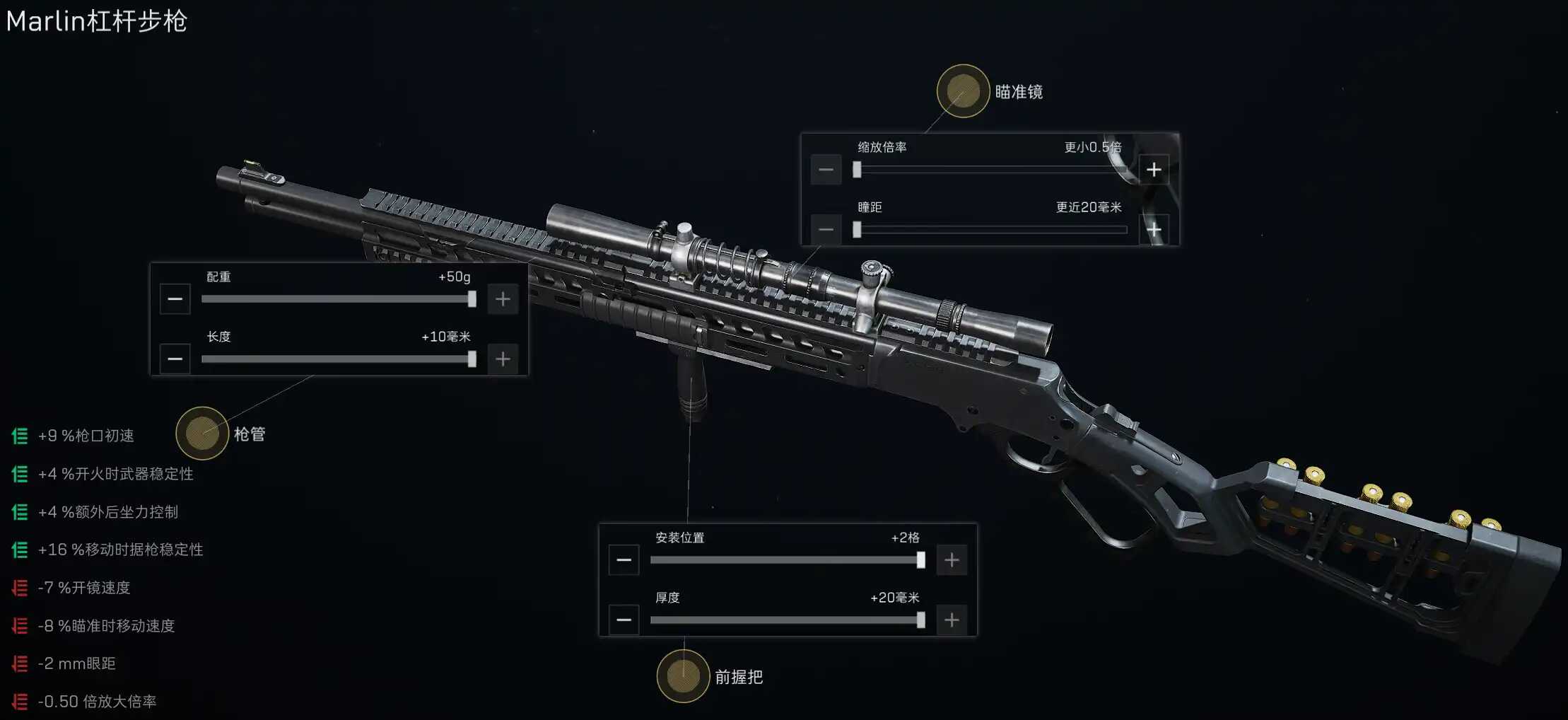1568x720 pixels.
Task: Select the 枪管 attachment node
Action: 202,433
